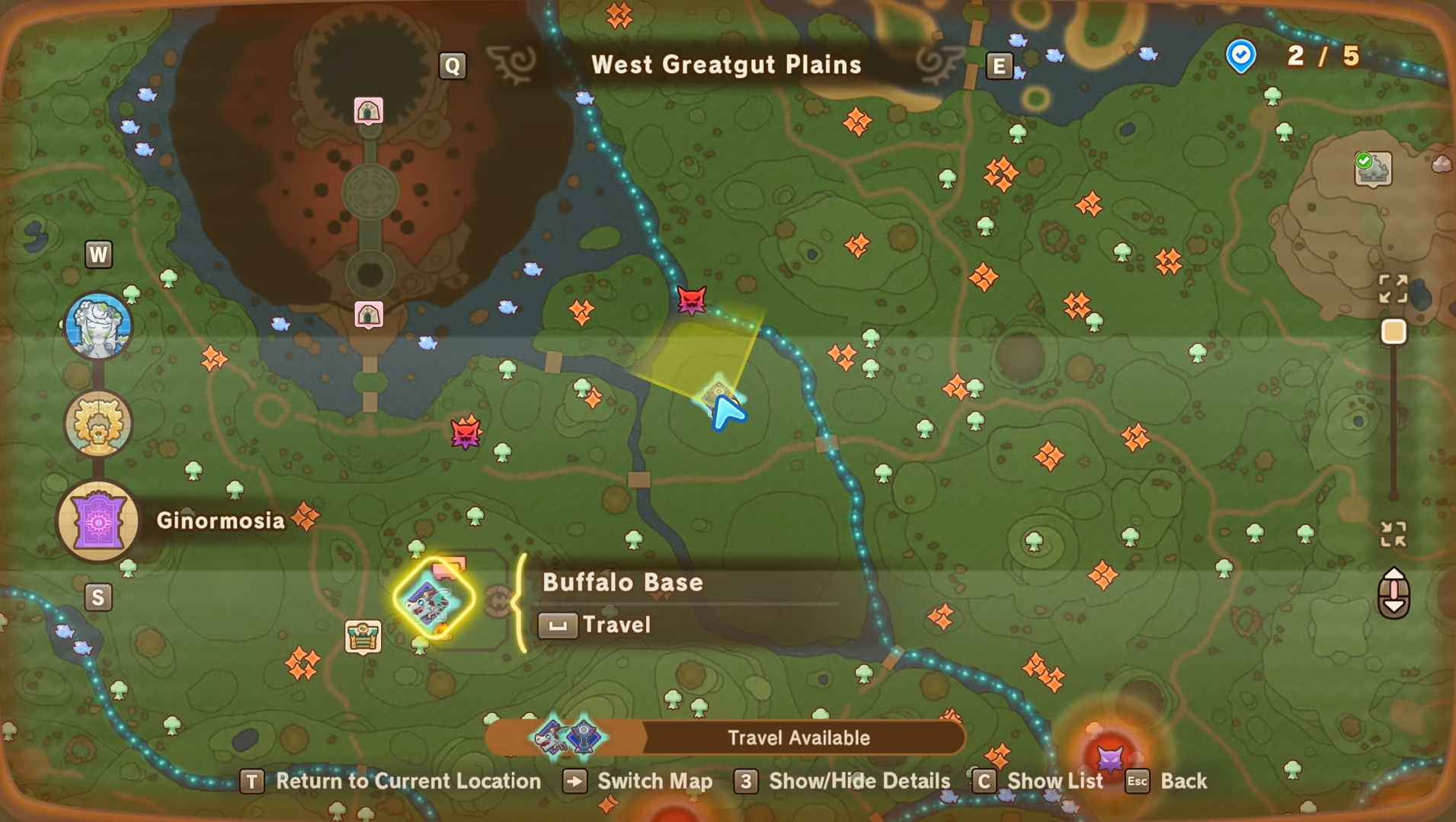Select the red monster marker by the river
This screenshot has width=1456, height=822.
[x=691, y=301]
